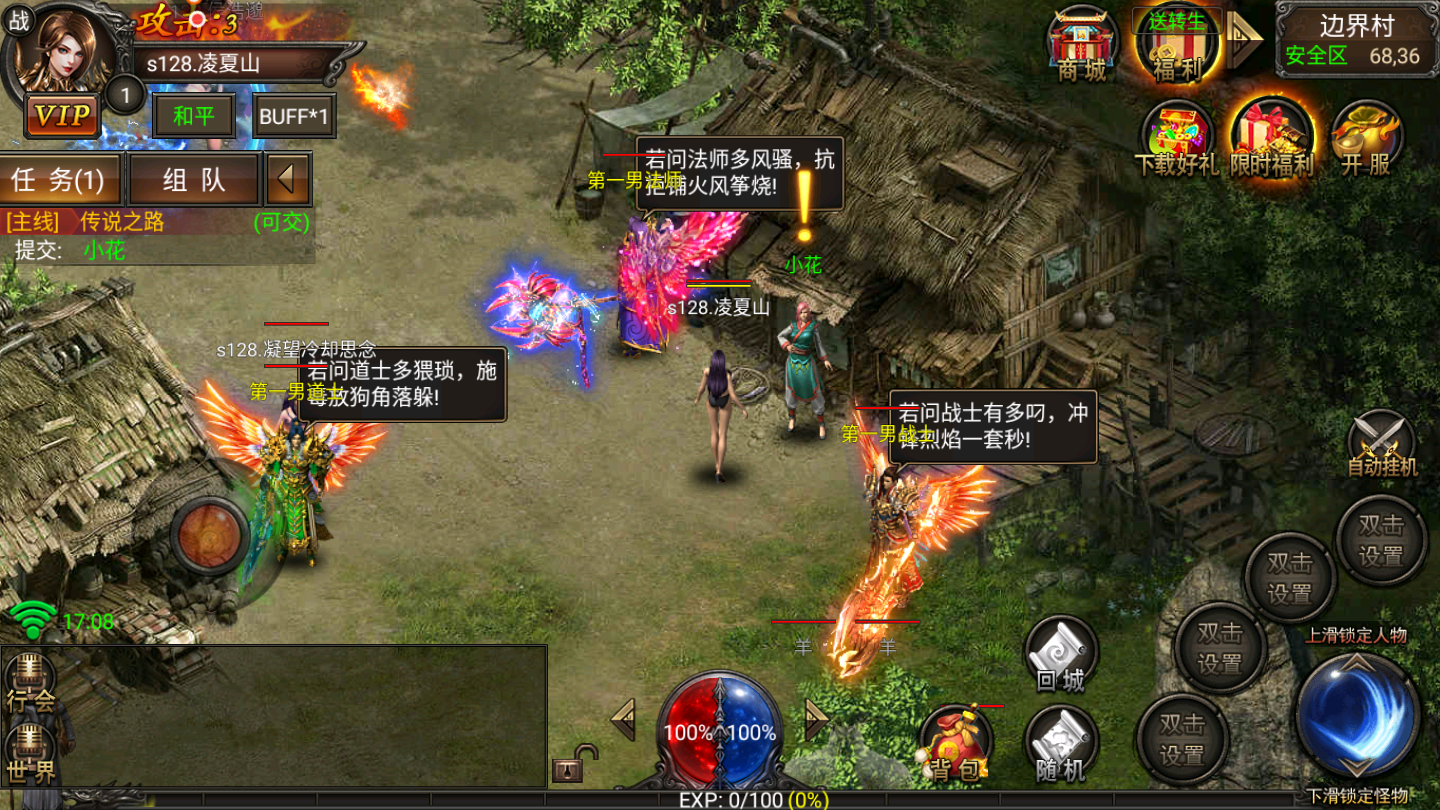Show the BUFF*1 status list

[x=294, y=116]
